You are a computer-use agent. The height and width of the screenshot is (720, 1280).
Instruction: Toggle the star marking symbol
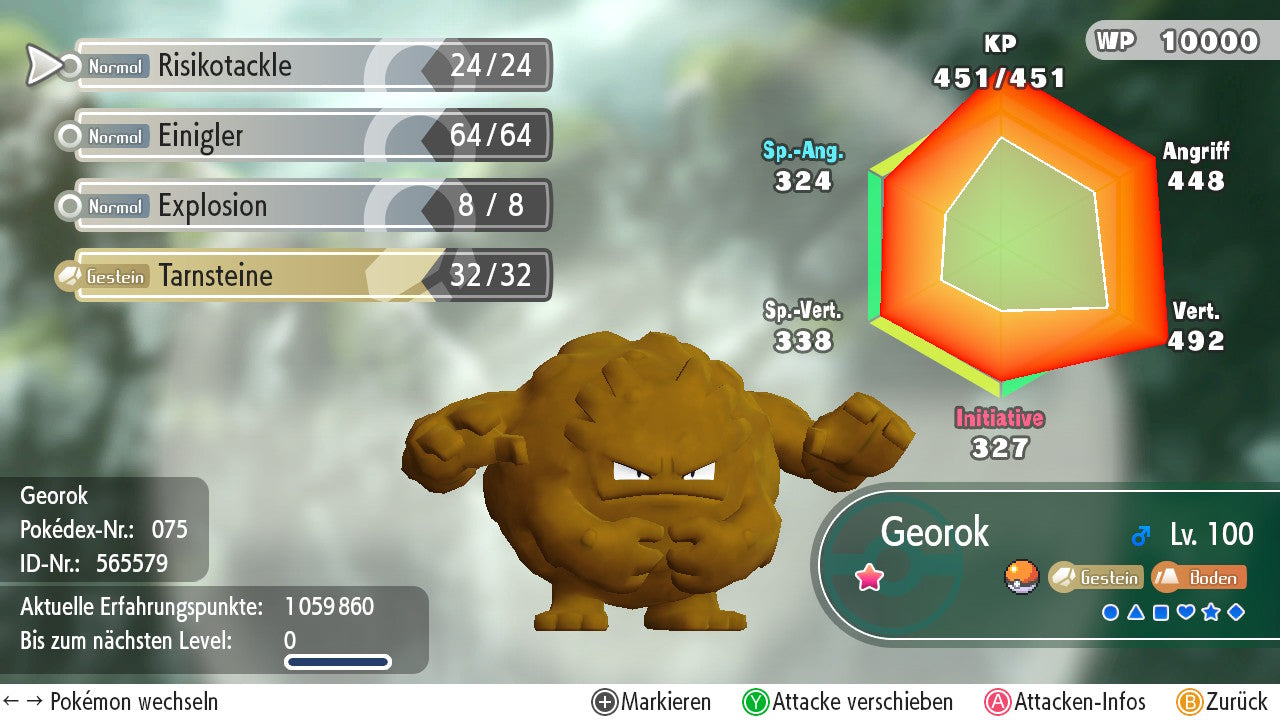pyautogui.click(x=1211, y=612)
